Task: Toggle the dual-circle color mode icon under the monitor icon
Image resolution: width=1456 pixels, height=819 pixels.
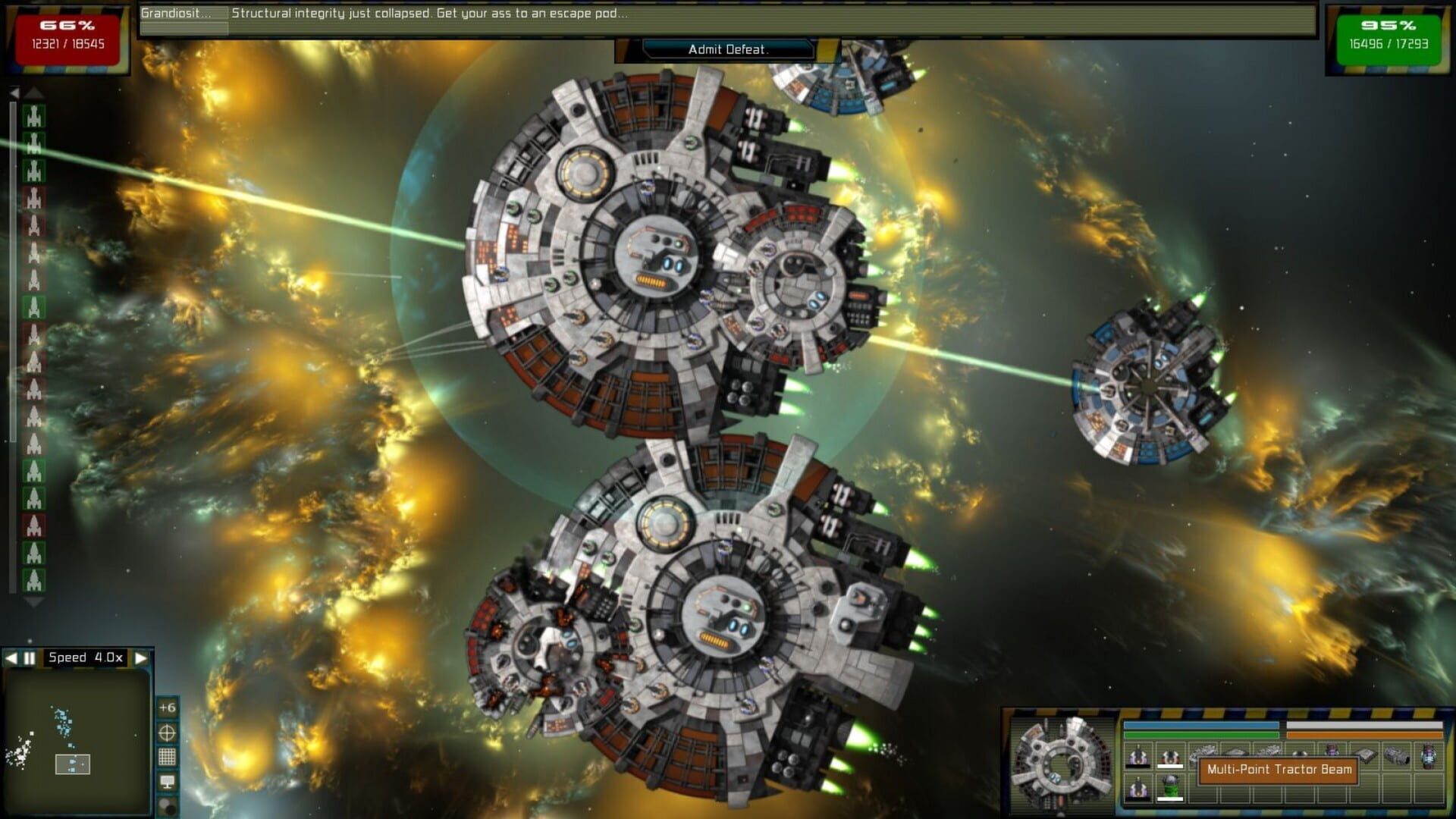Action: point(166,804)
